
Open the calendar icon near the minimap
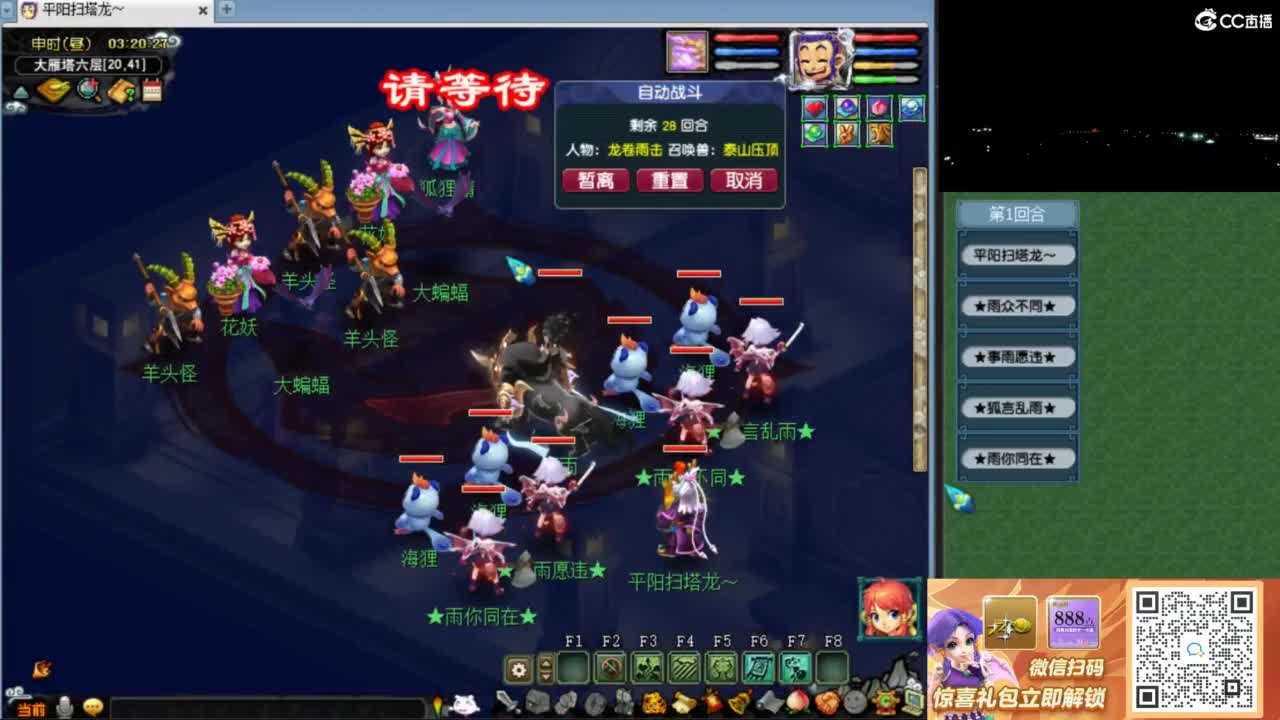tap(151, 90)
